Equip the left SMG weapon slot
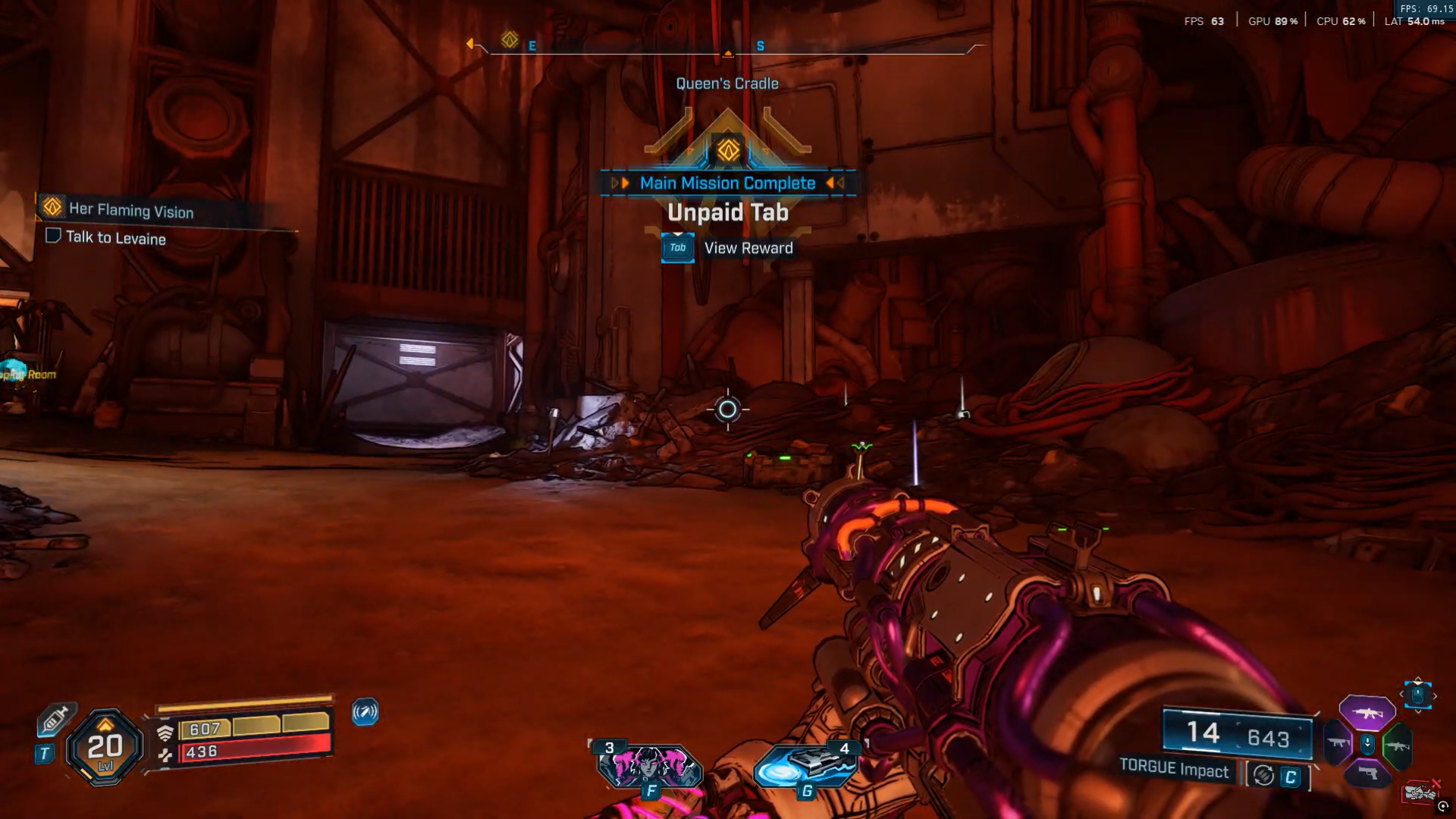This screenshot has height=819, width=1456. click(1338, 743)
